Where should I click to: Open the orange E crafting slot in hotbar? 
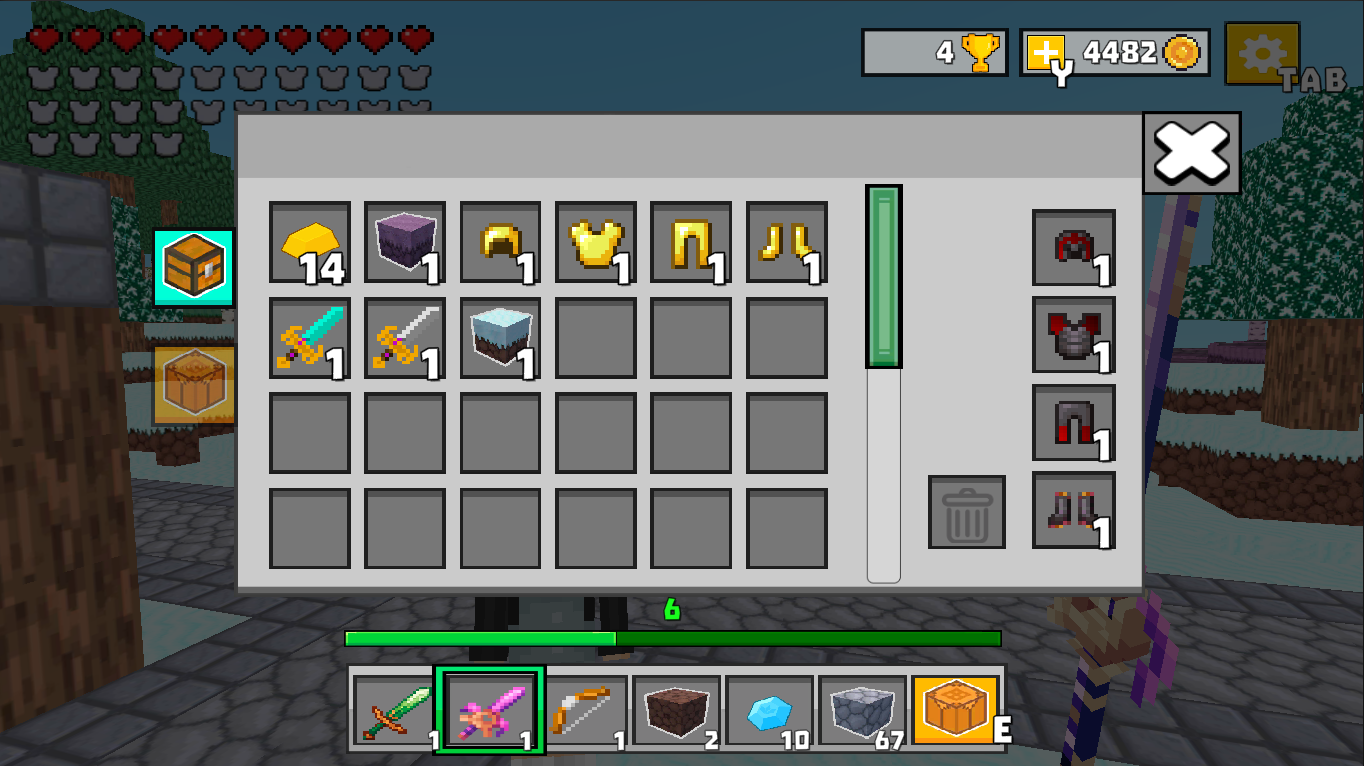(953, 709)
